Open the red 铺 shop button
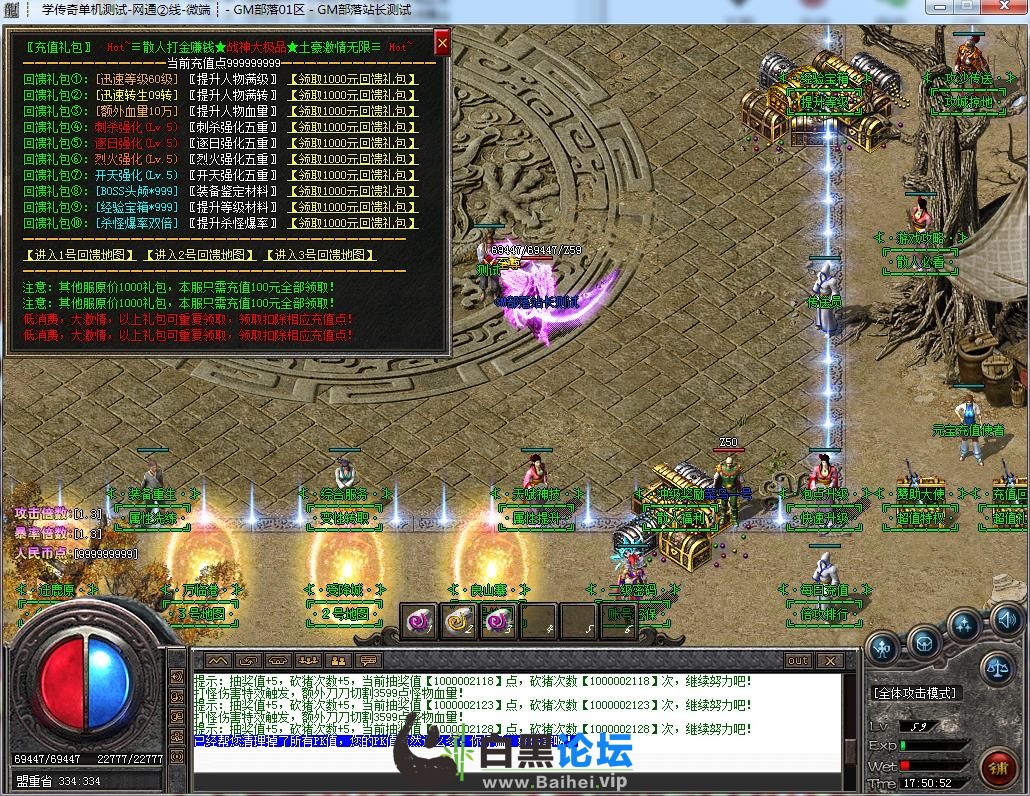Viewport: 1030px width, 796px height. click(996, 769)
